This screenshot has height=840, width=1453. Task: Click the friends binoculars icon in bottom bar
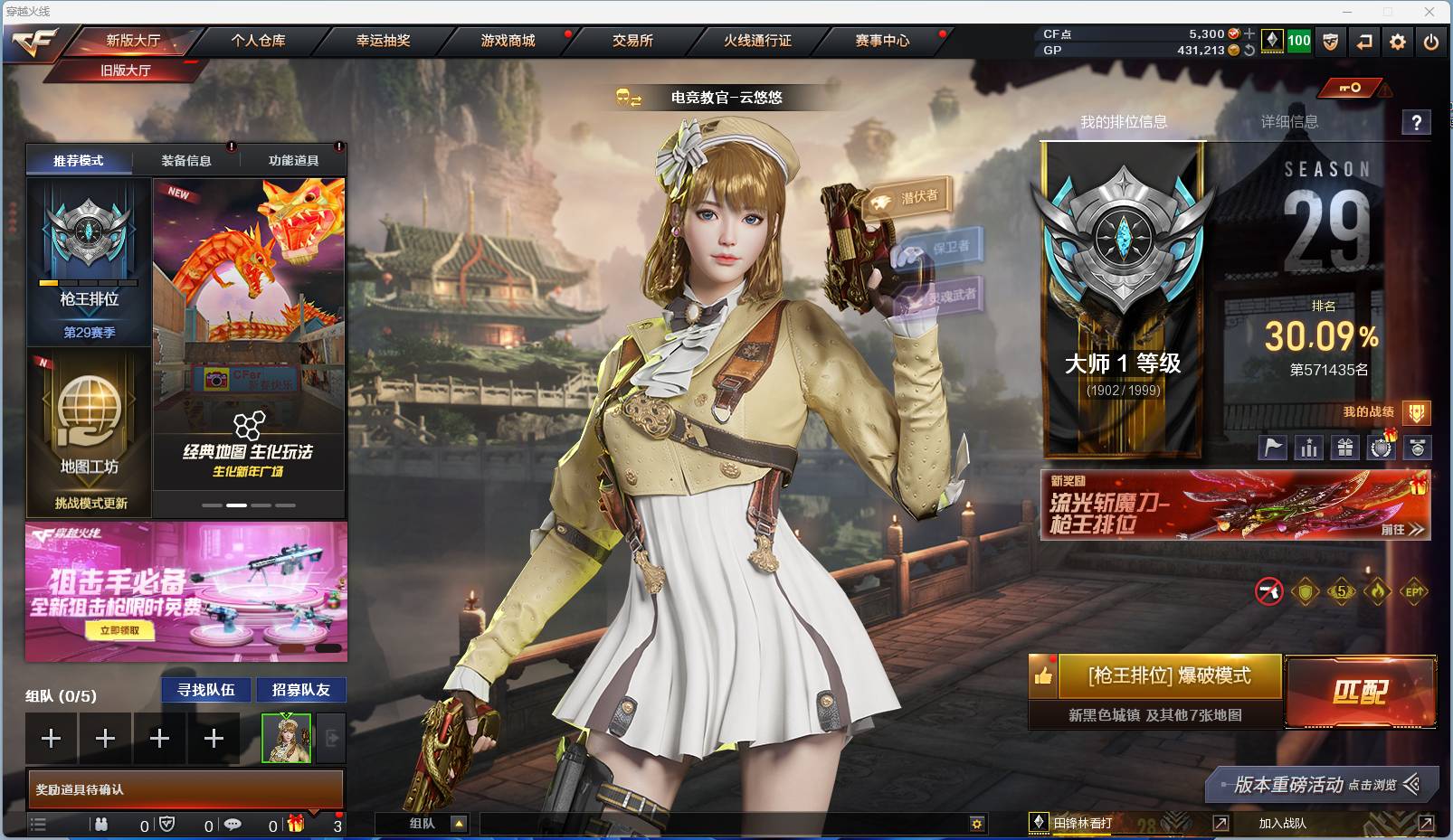(x=103, y=826)
